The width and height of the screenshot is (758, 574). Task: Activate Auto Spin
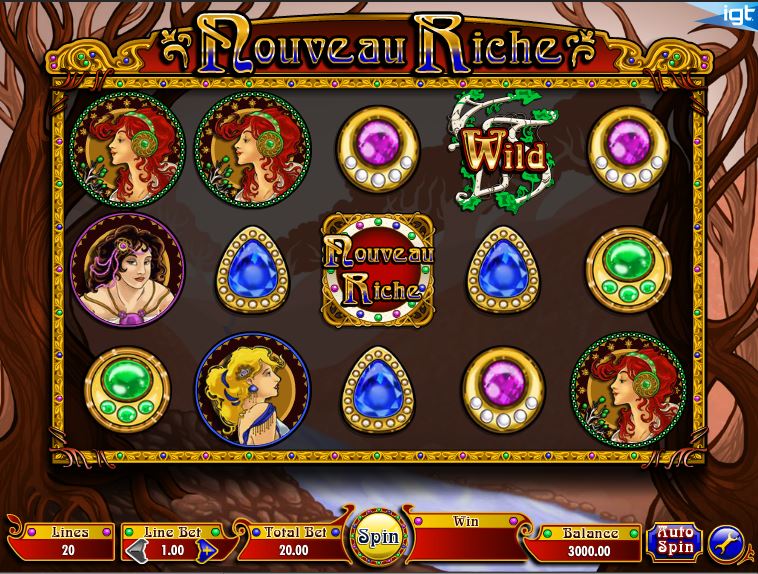pos(674,541)
